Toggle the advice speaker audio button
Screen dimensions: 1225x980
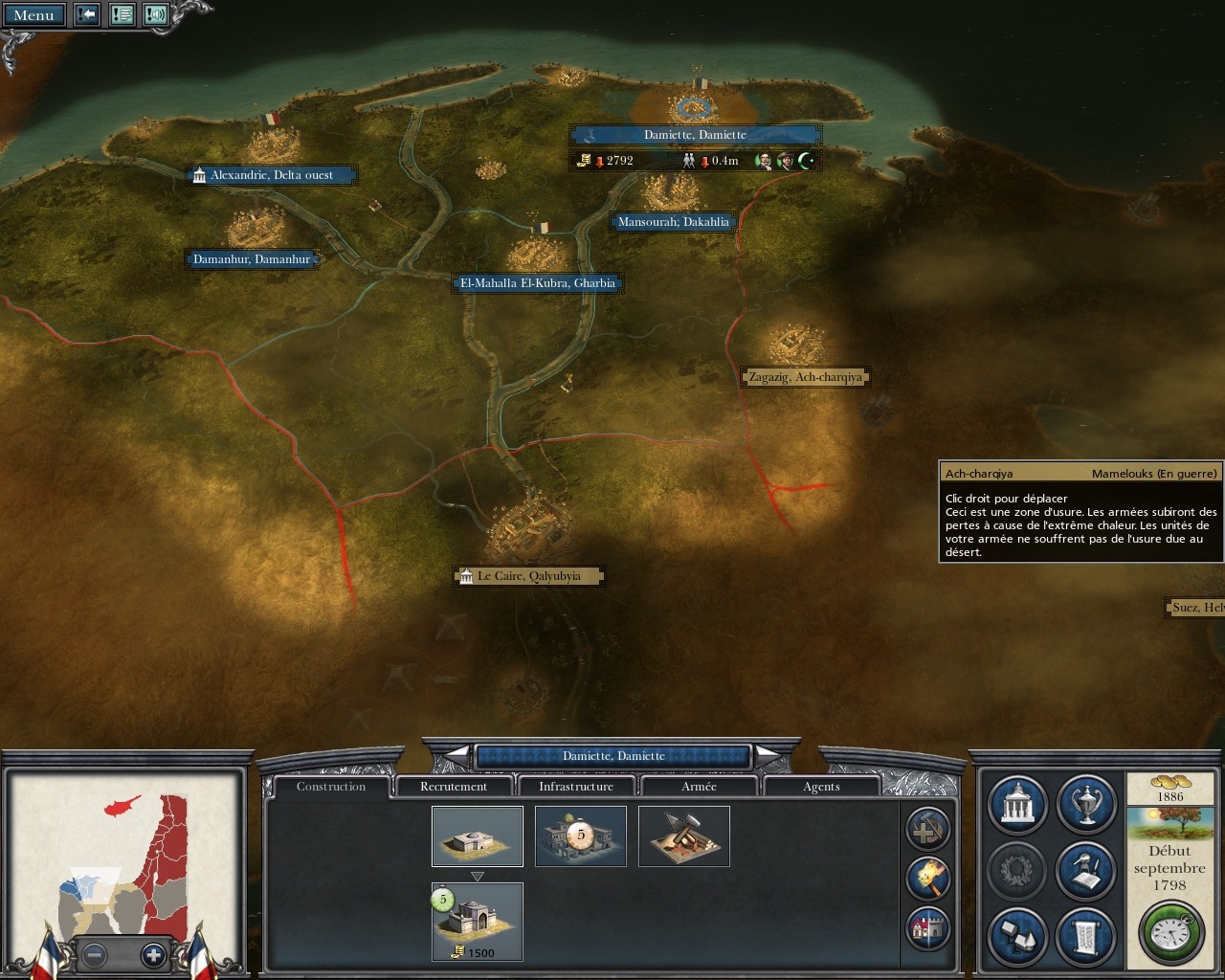(156, 15)
